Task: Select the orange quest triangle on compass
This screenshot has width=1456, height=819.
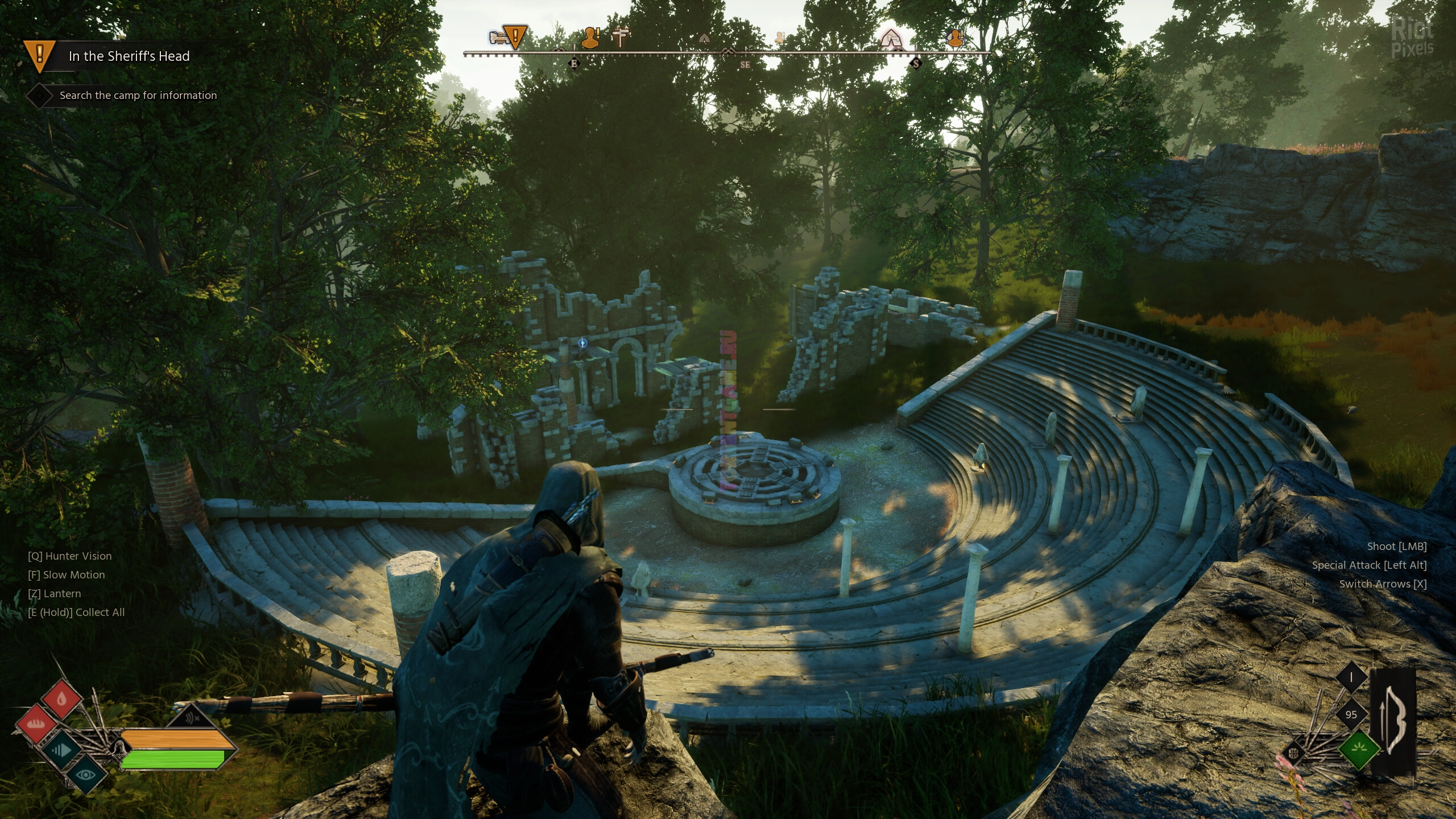Action: tap(515, 37)
